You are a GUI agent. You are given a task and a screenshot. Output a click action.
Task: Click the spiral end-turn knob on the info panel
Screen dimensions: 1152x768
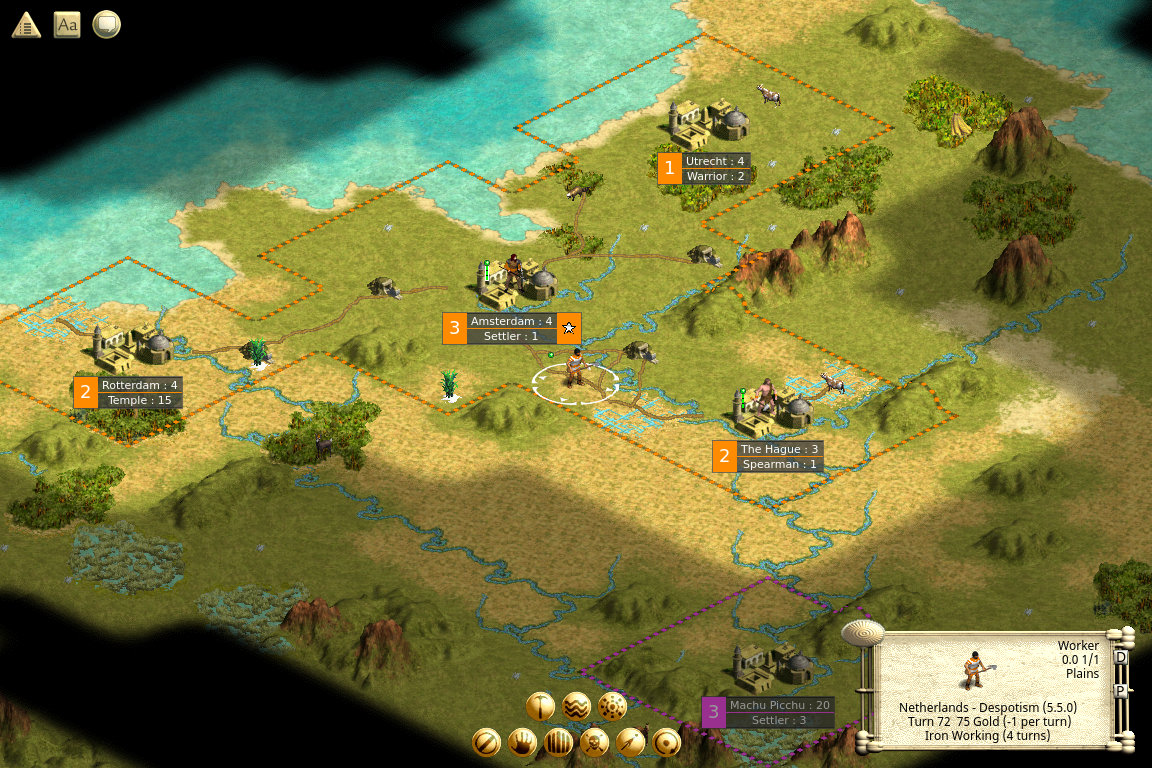pos(862,632)
